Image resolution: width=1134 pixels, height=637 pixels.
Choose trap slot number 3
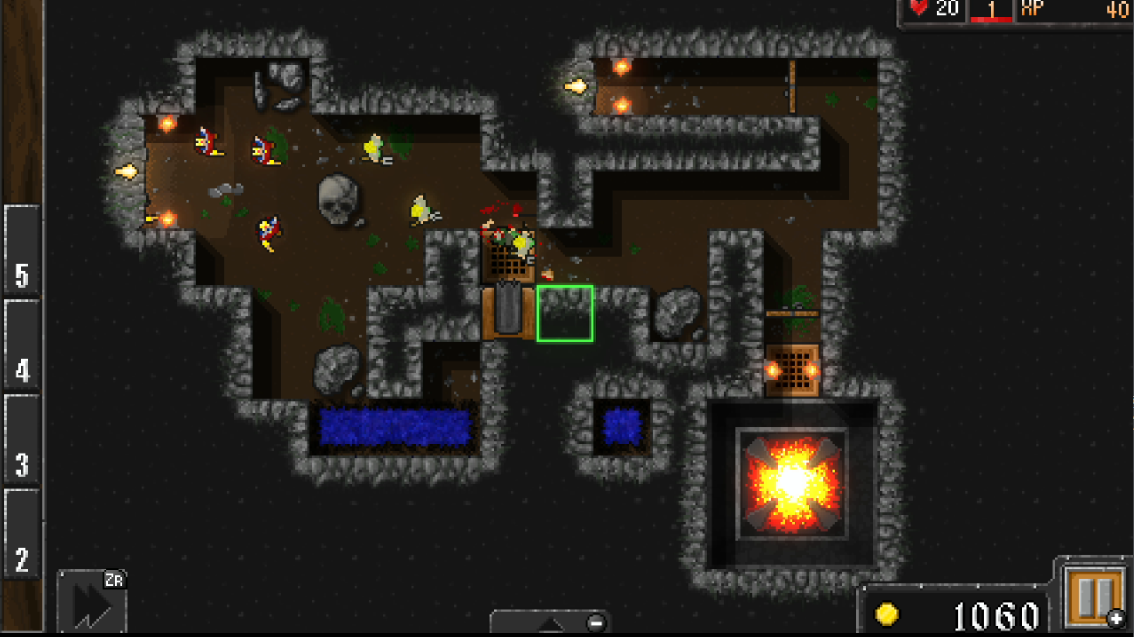point(22,439)
